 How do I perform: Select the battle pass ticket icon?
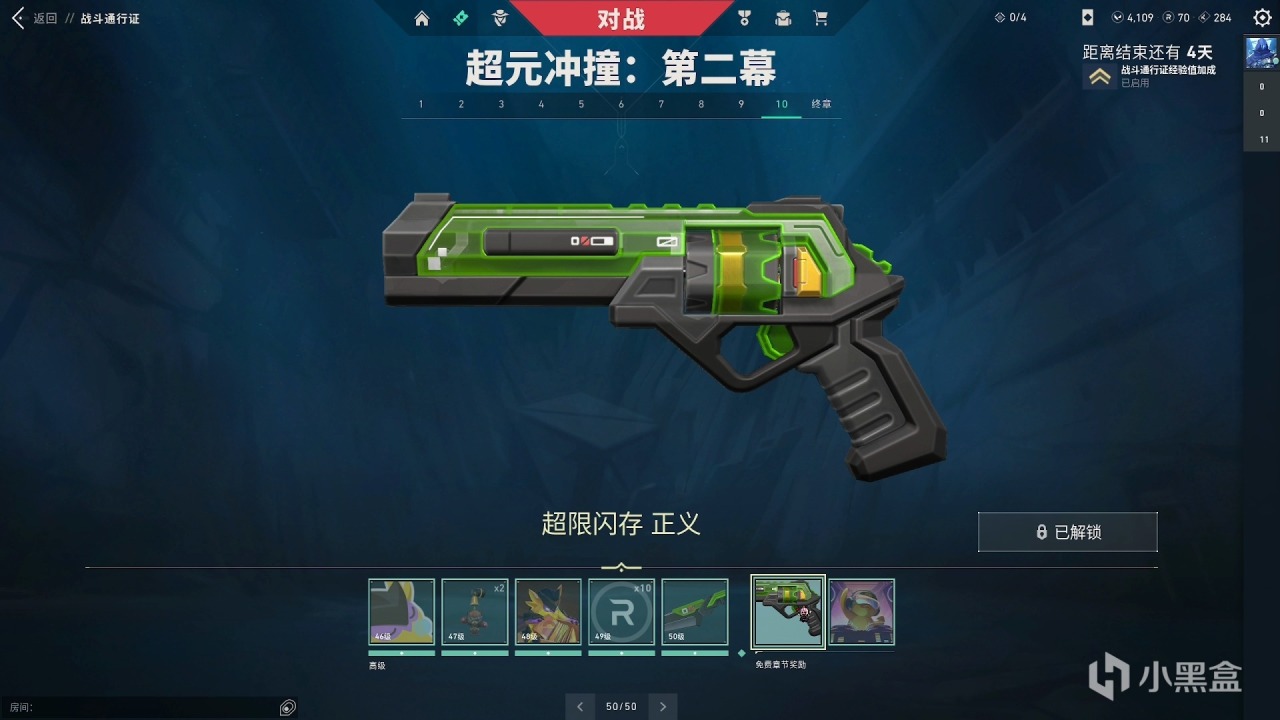tap(460, 18)
